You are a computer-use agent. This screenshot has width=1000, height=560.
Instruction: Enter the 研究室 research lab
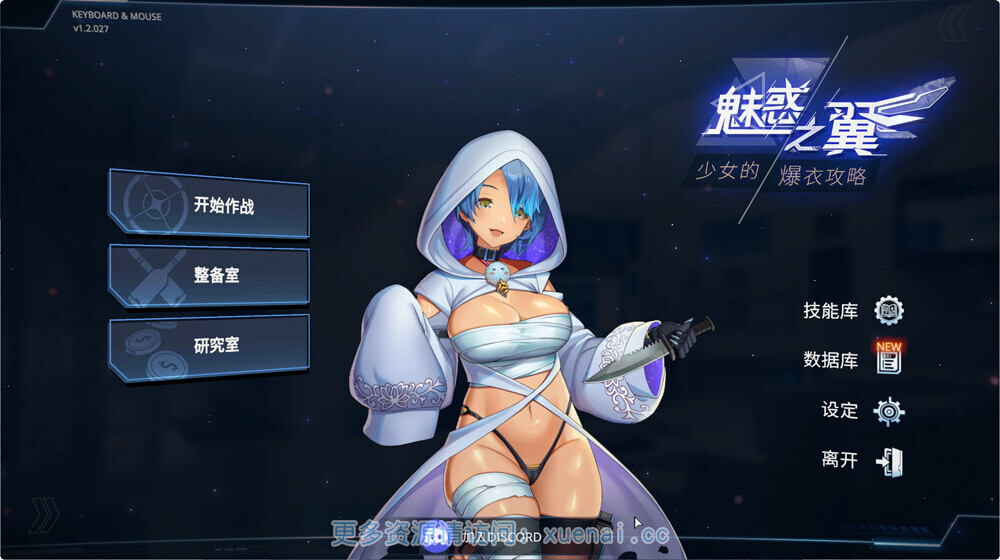click(x=209, y=346)
